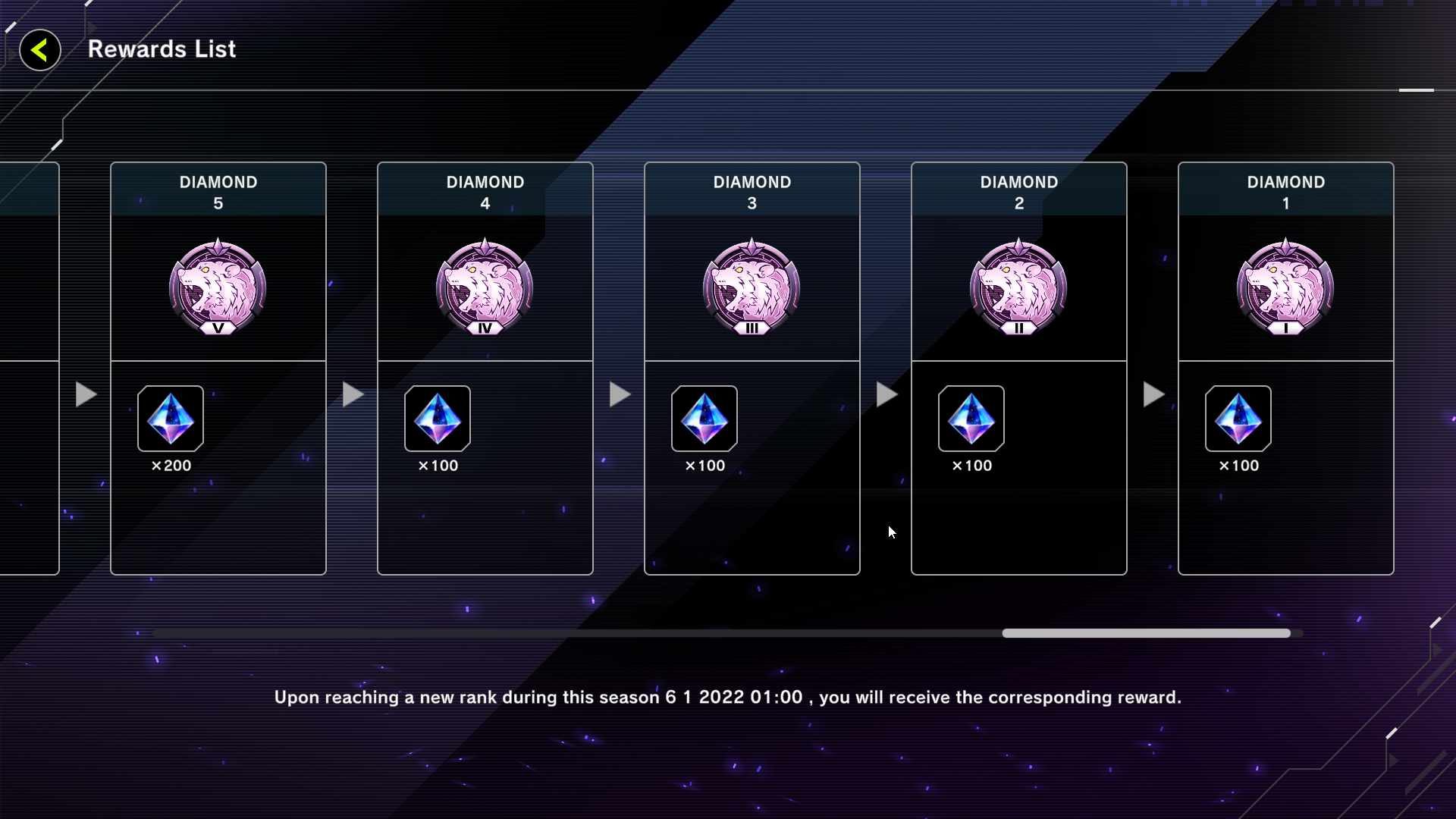View the Diamond 3 gem reward

point(704,419)
